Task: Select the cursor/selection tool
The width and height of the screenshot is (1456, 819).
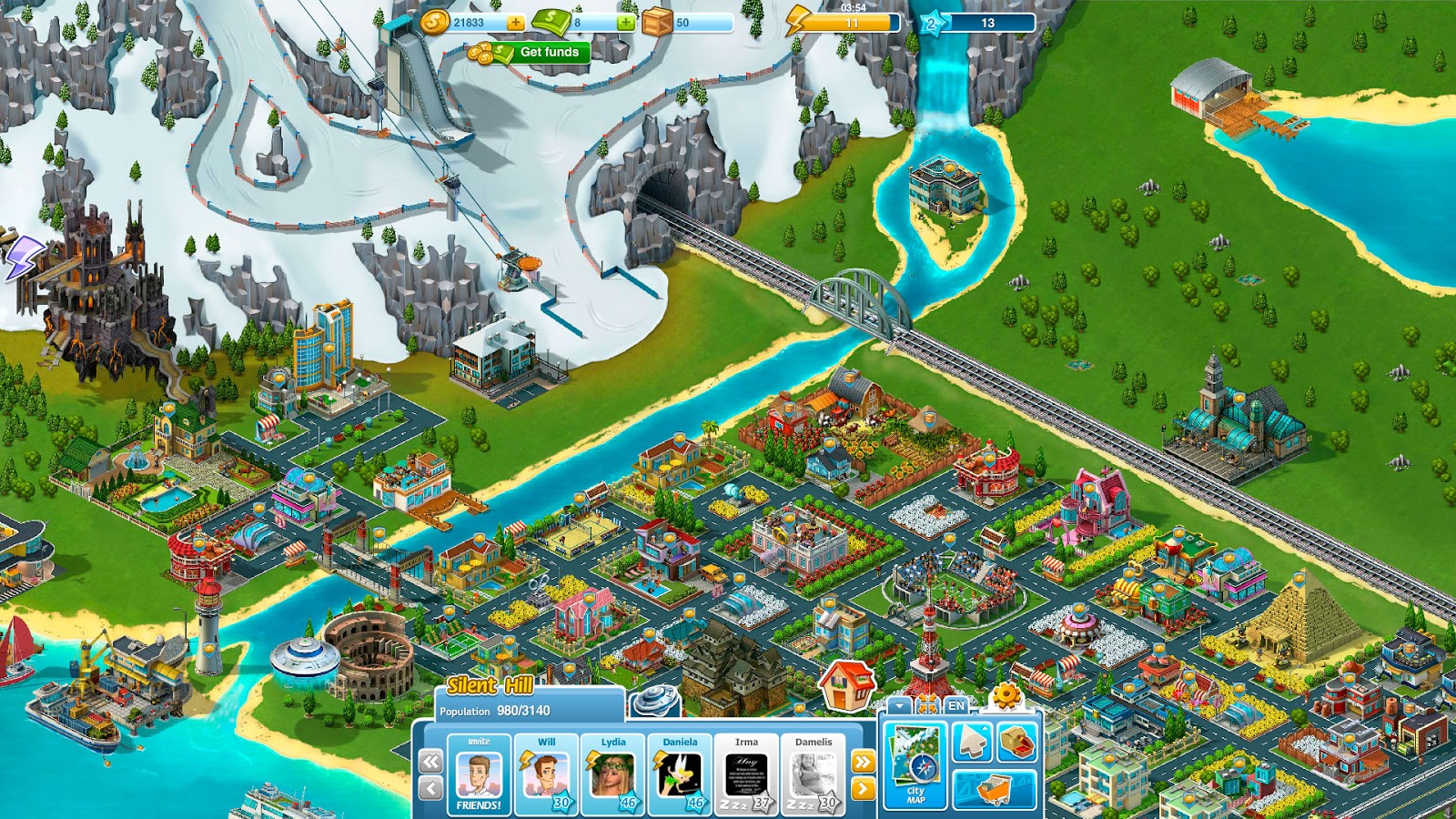Action: coord(971,742)
